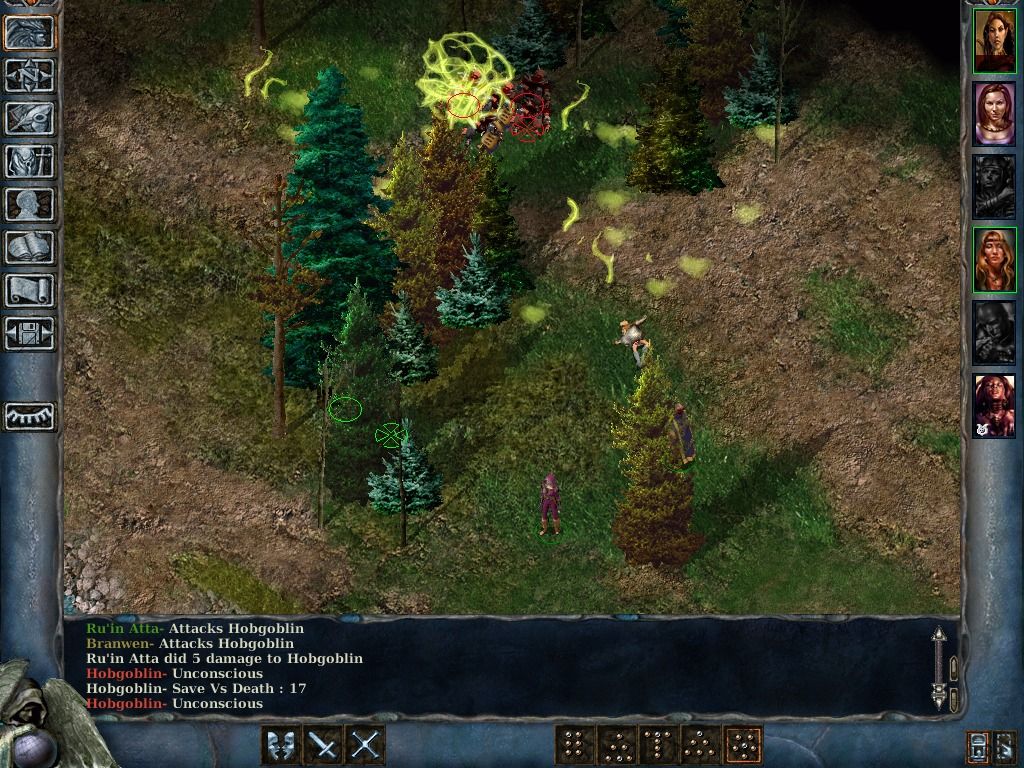Select the top brown-haired woman portrait
This screenshot has width=1024, height=768.
(994, 41)
